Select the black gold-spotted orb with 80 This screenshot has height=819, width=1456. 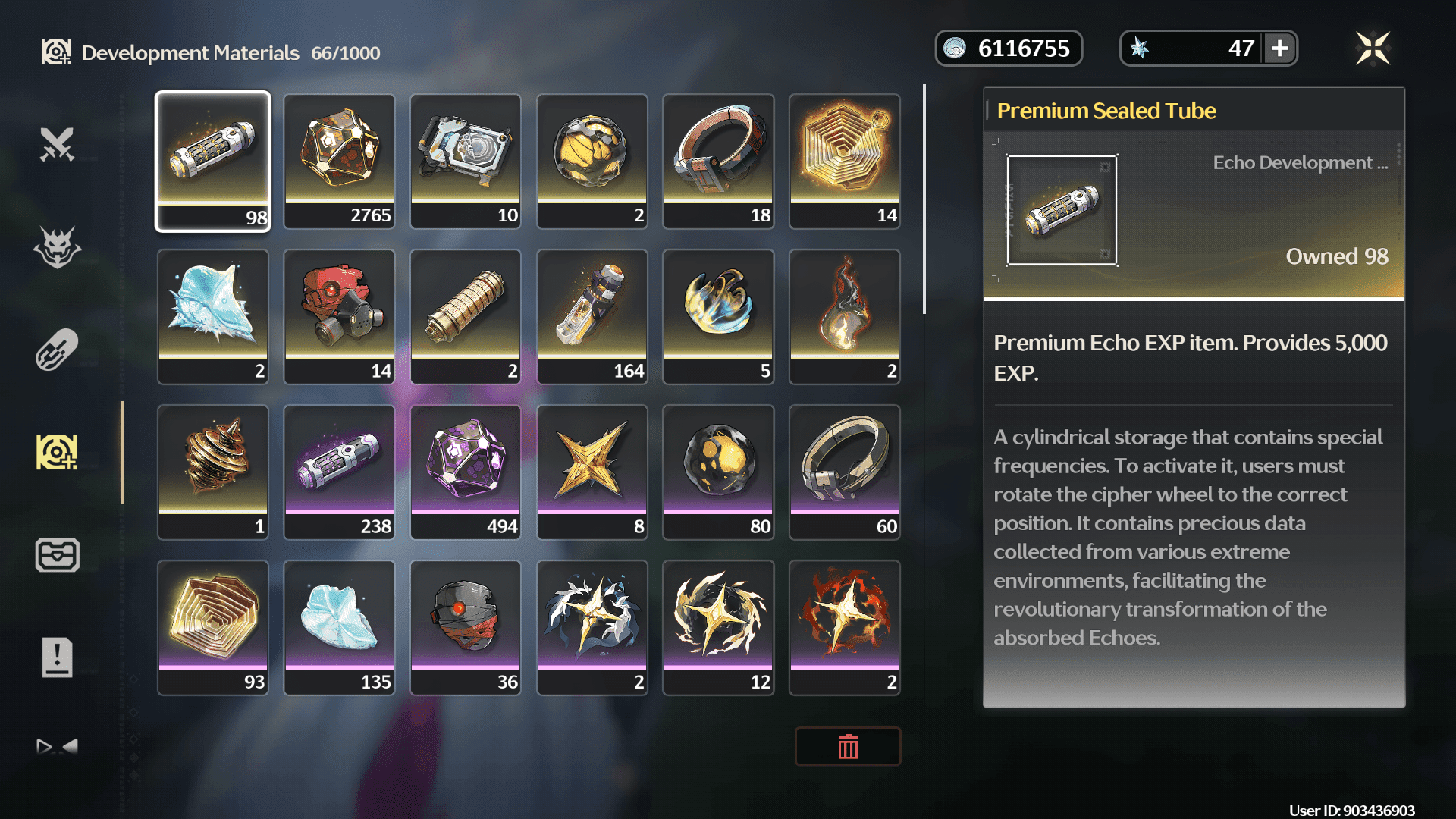coord(718,472)
